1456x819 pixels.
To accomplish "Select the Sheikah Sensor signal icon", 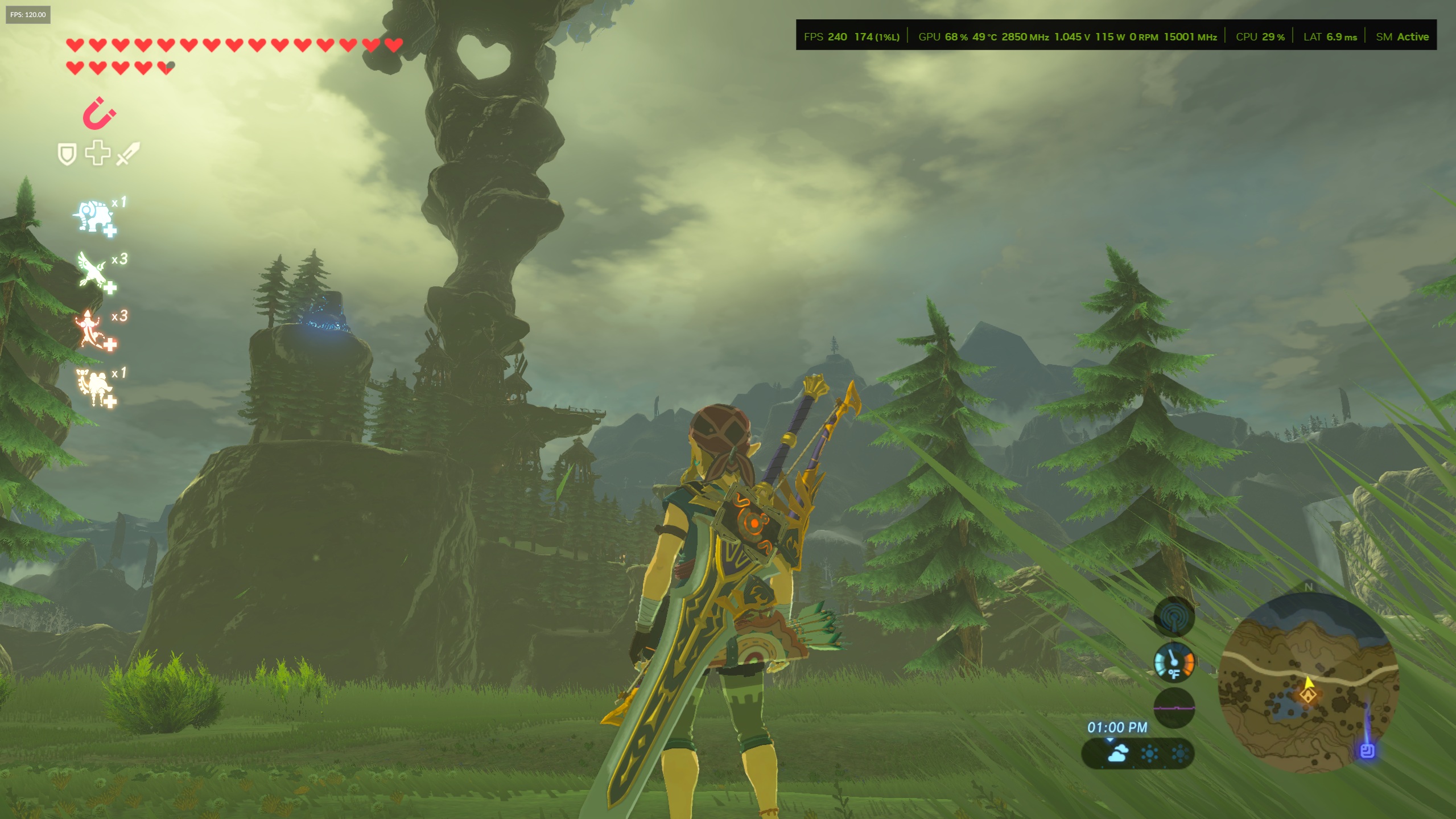I will (x=1174, y=617).
